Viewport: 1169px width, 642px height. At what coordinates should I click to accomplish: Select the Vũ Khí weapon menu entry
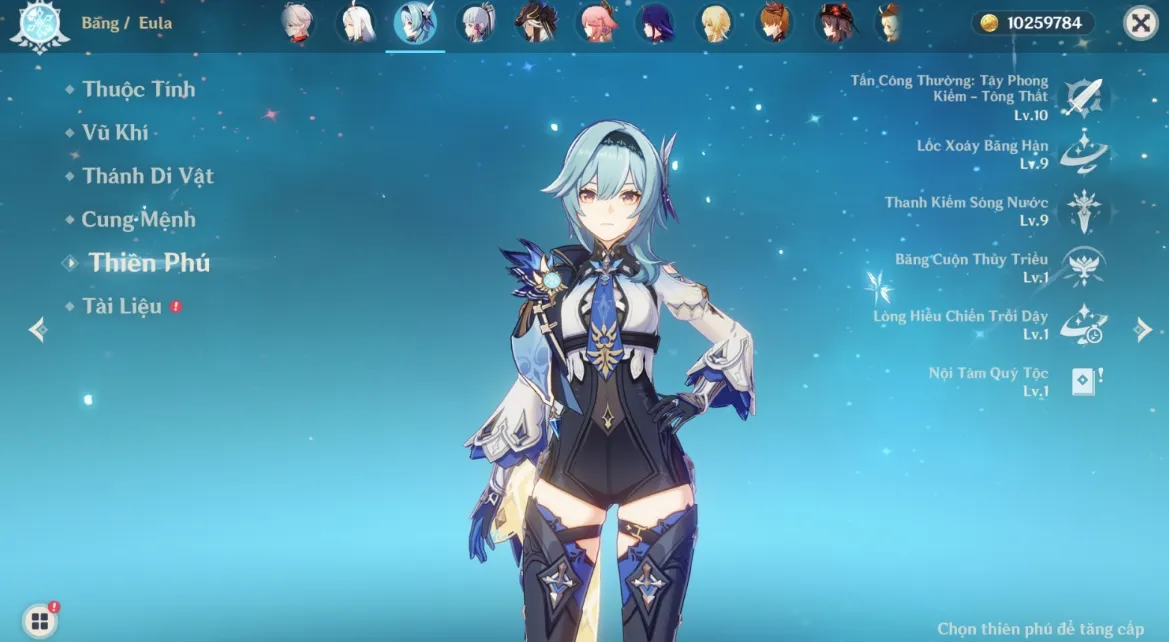coord(115,132)
